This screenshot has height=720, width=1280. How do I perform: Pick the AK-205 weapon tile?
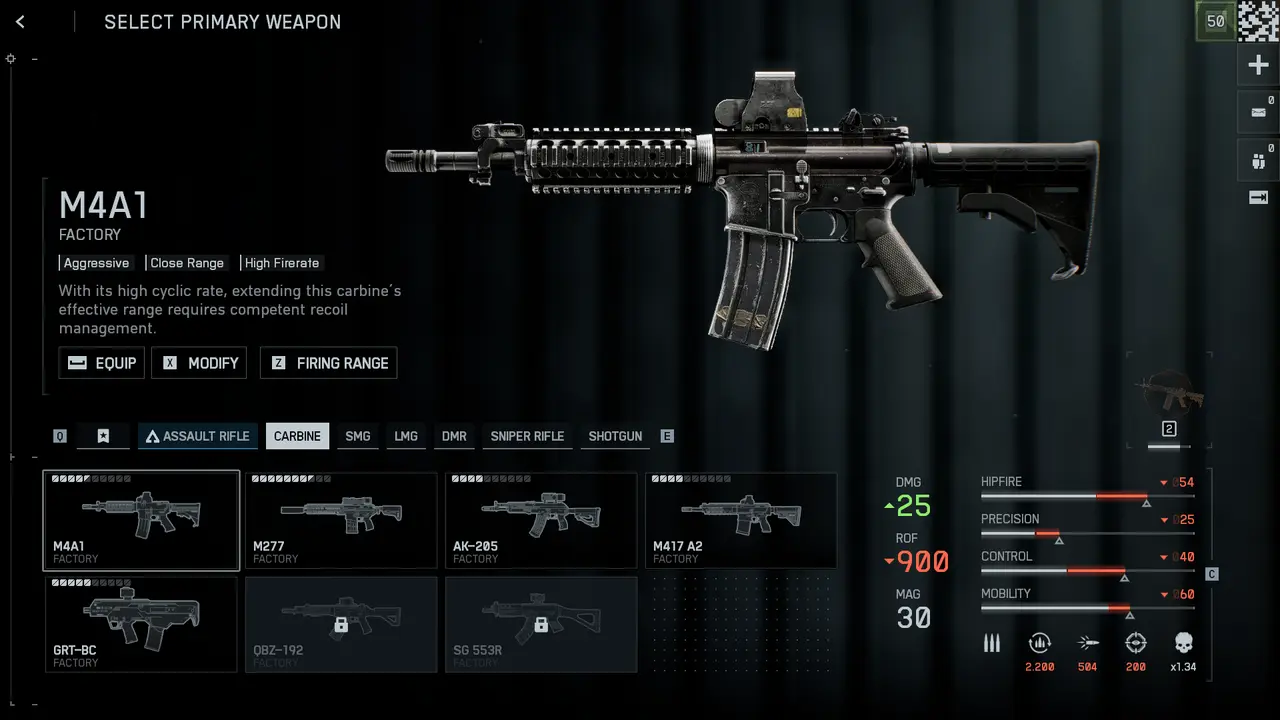tap(541, 520)
